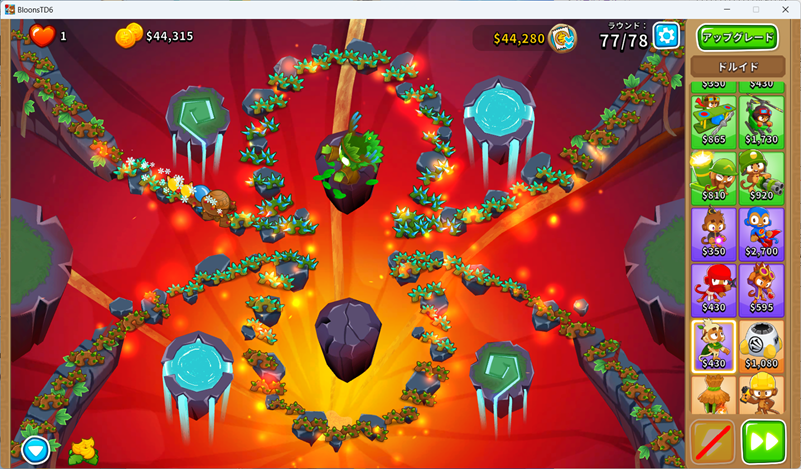Open the gear settings menu
This screenshot has width=801, height=469.
point(666,37)
